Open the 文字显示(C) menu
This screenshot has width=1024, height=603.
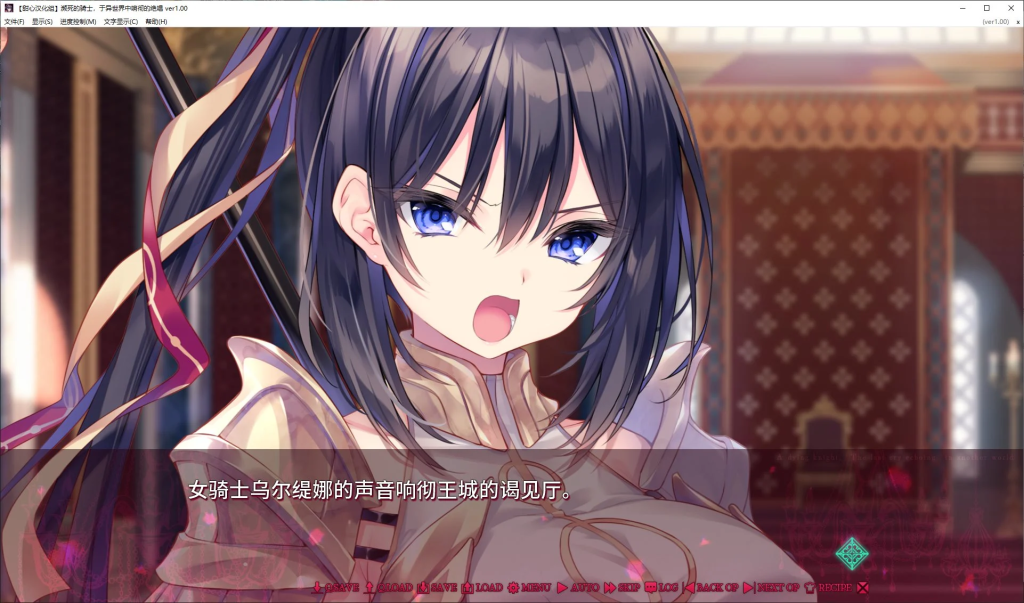tap(121, 21)
